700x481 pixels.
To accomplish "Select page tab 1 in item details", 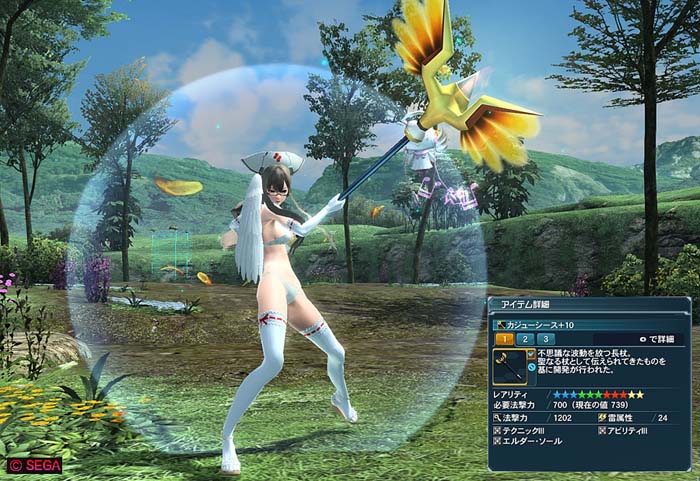I will [504, 339].
